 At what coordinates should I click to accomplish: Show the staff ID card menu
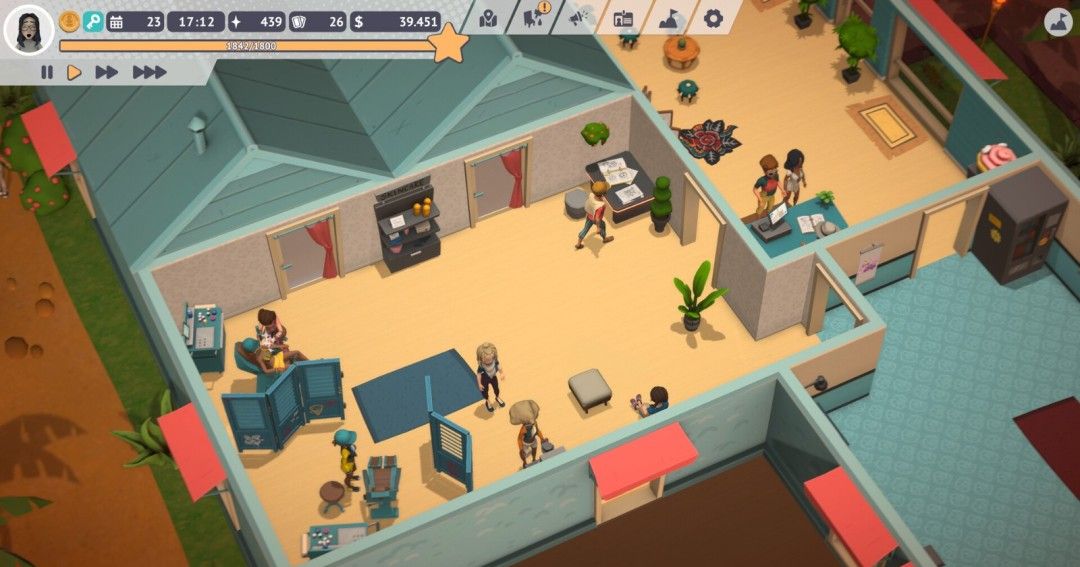tap(624, 18)
